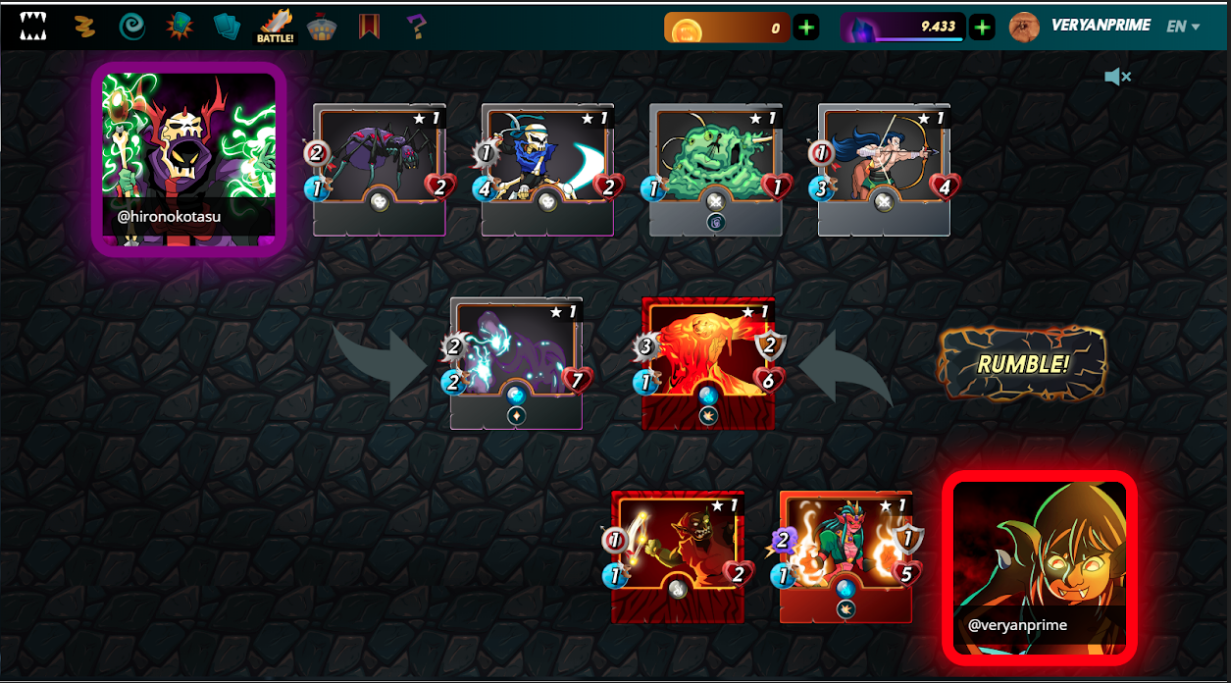1231x683 pixels.
Task: Click the Splinterlands fangs logo
Action: pyautogui.click(x=33, y=26)
